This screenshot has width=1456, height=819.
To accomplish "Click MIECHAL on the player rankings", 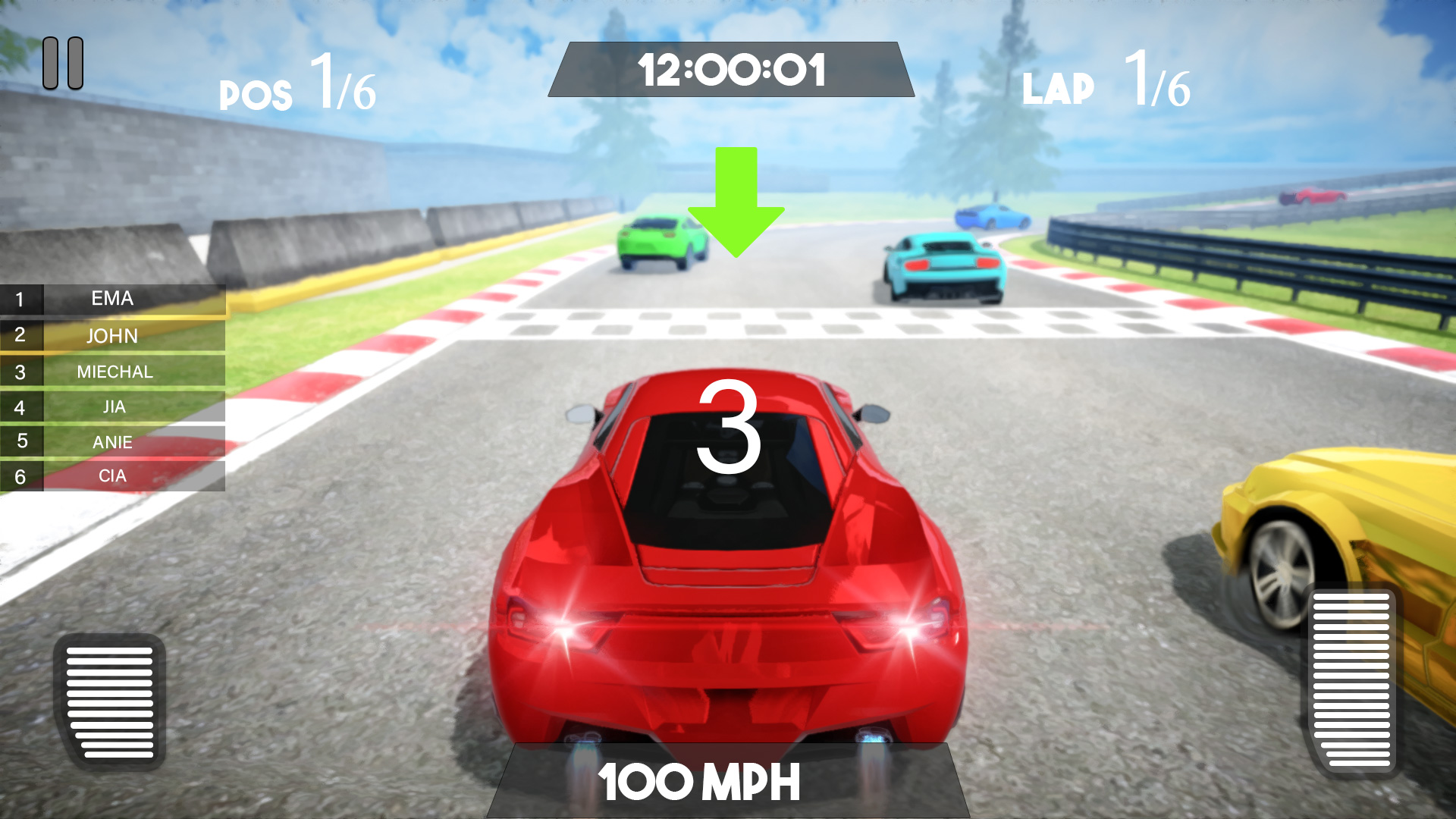I will [115, 372].
